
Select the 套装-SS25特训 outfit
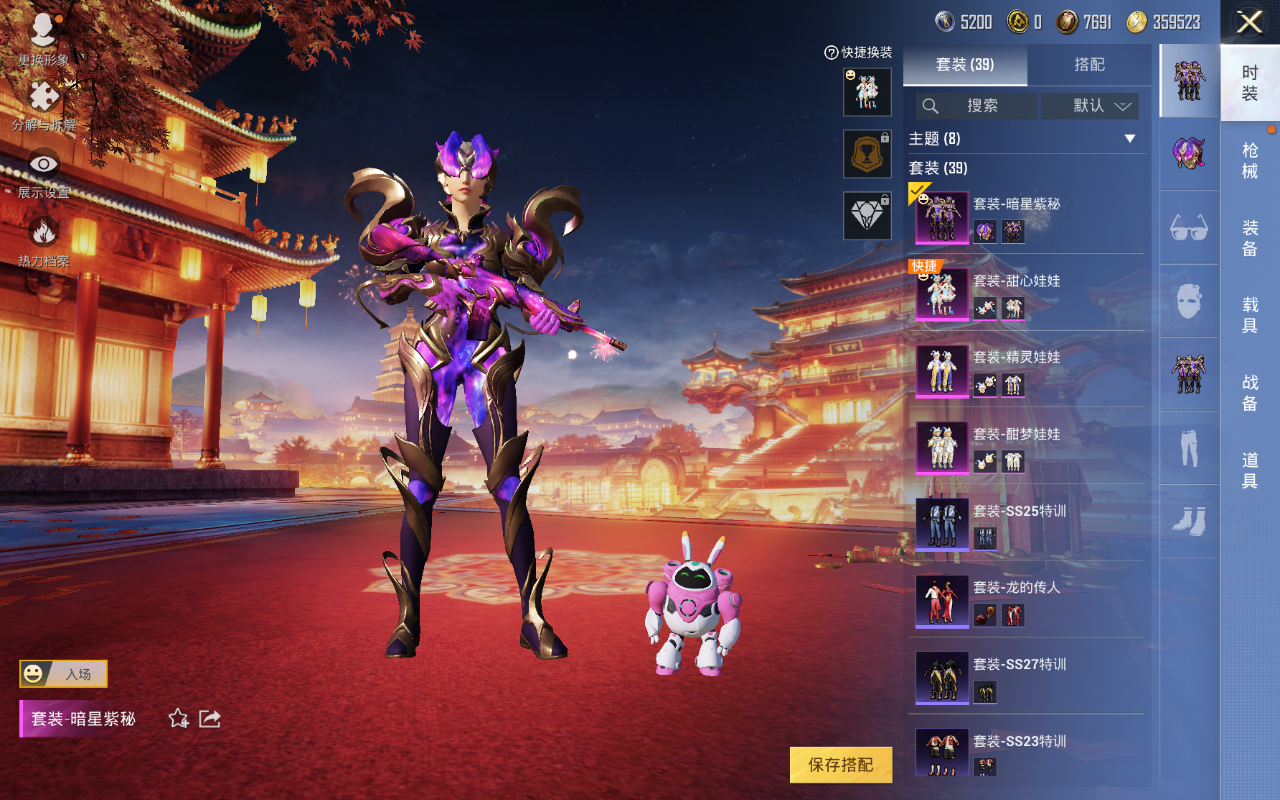pos(1025,524)
